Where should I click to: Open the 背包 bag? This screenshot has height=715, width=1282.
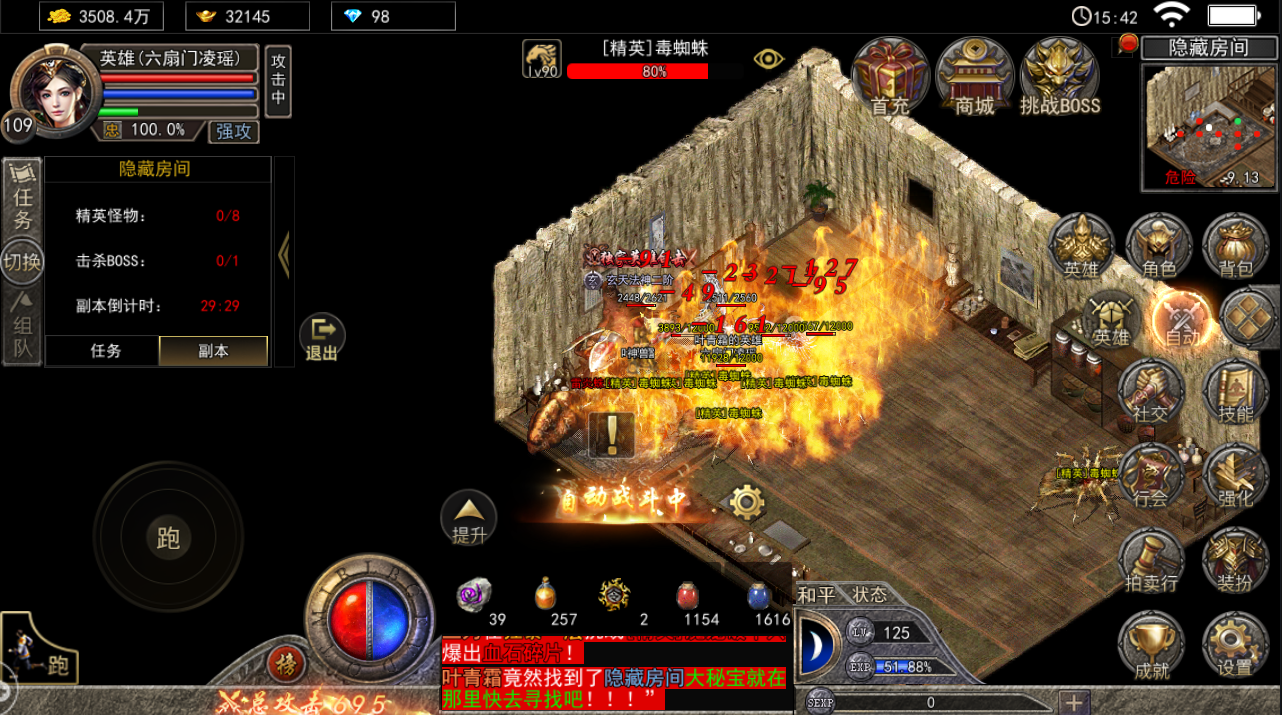tap(1235, 245)
